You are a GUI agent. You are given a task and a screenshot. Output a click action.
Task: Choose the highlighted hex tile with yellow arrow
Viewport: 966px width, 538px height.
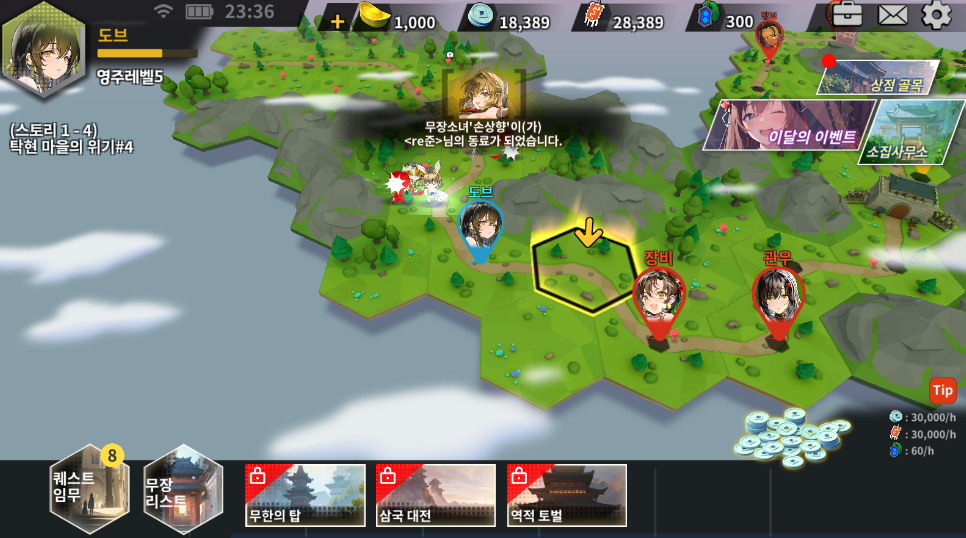tap(583, 272)
